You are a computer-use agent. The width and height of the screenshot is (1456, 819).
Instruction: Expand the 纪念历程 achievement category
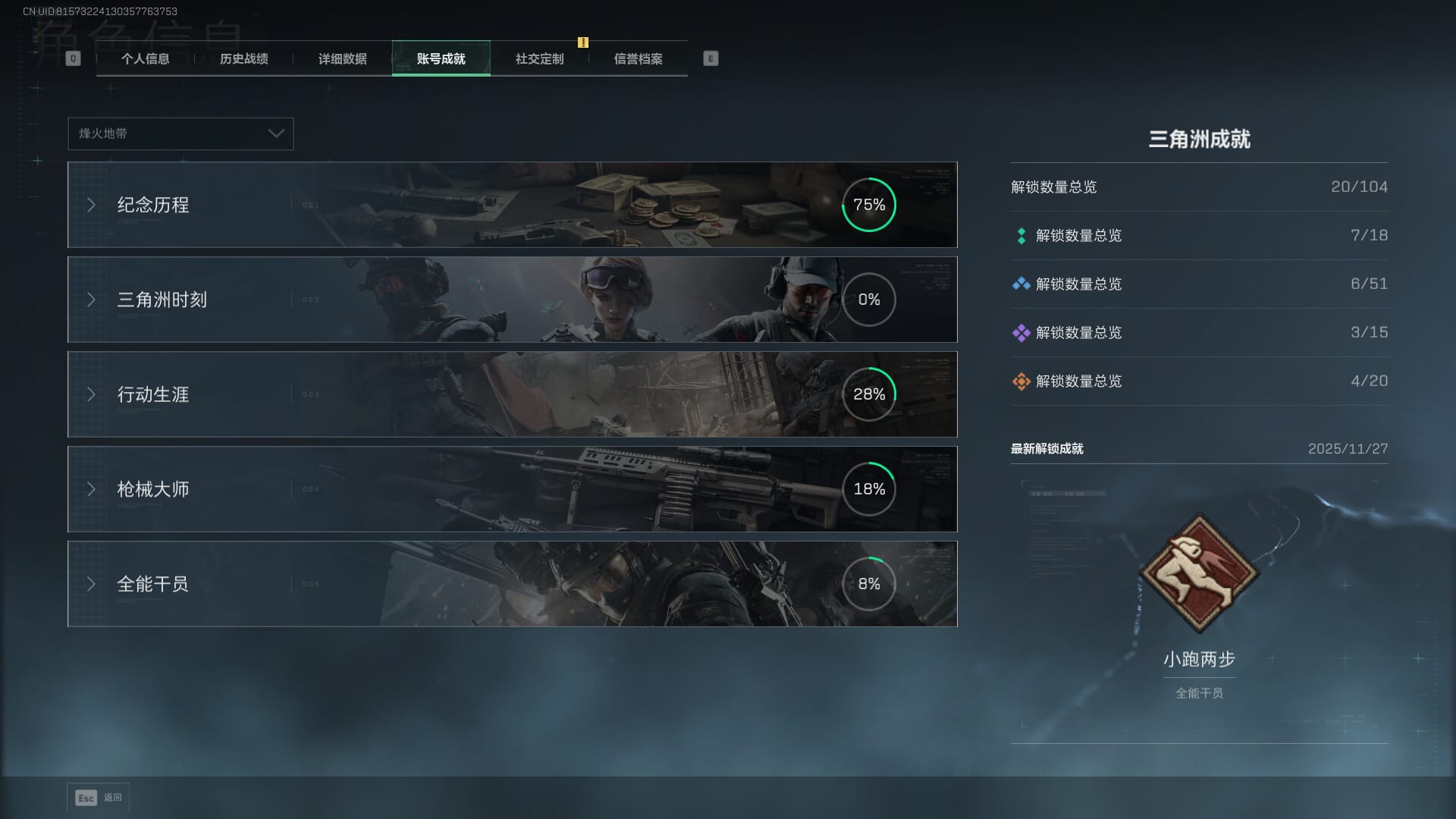(x=512, y=205)
